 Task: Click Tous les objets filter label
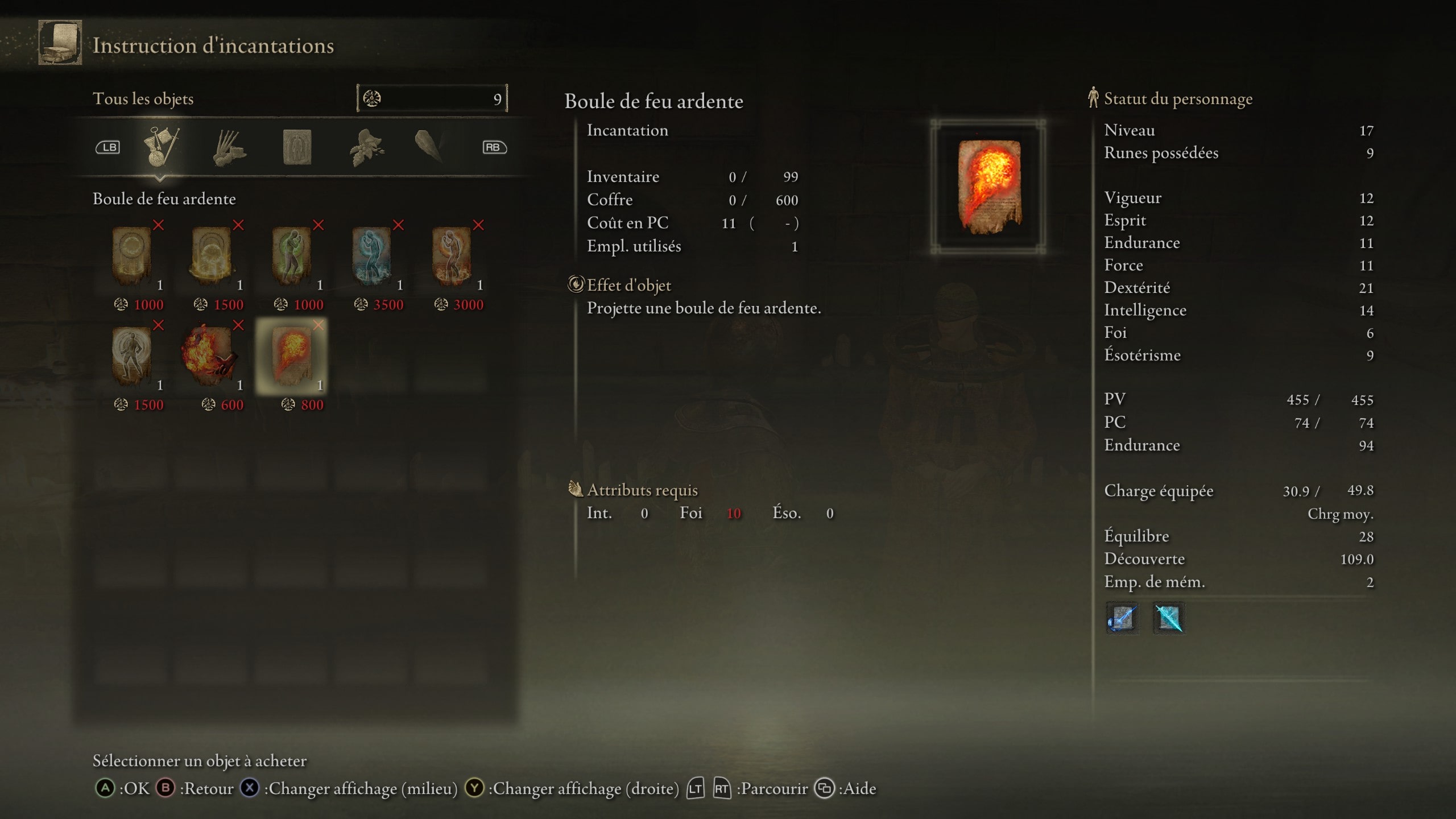point(143,98)
